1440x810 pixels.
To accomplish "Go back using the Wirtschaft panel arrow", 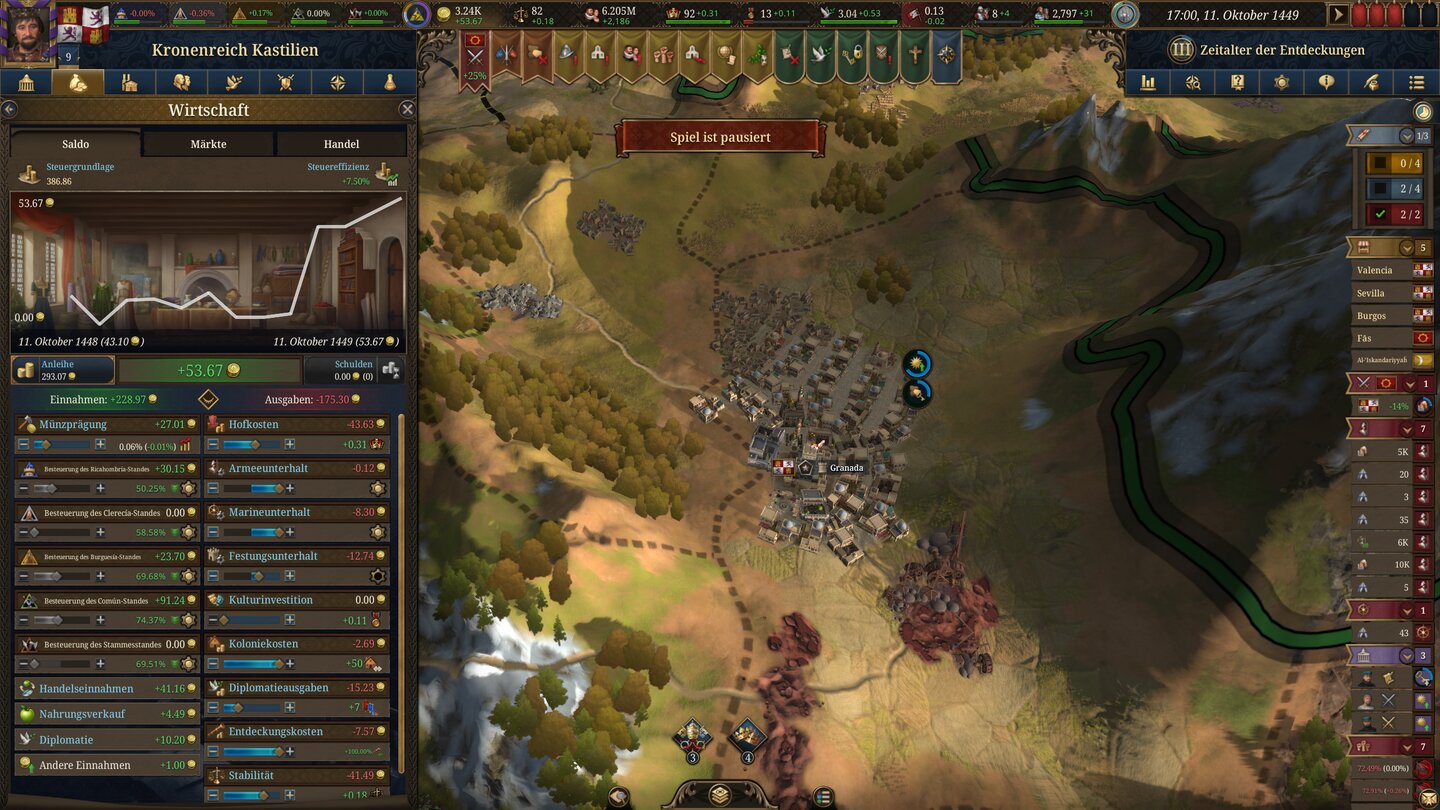I will coord(9,109).
